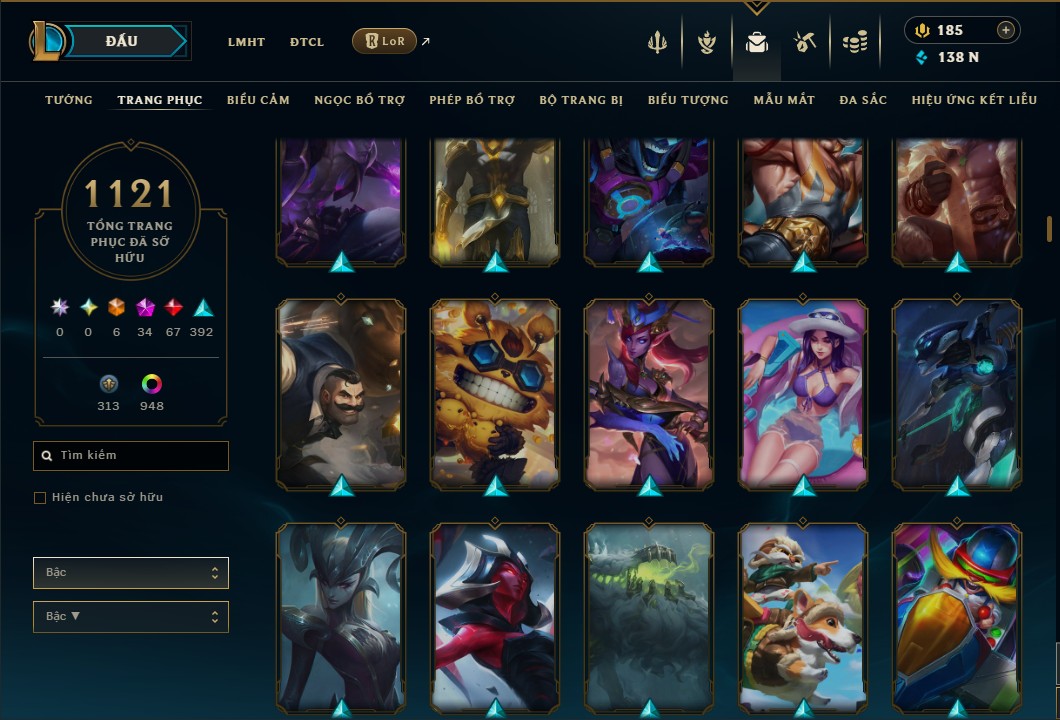This screenshot has width=1060, height=720.
Task: Toggle the Hiện chưa sở hữu checkbox
Action: 40,498
